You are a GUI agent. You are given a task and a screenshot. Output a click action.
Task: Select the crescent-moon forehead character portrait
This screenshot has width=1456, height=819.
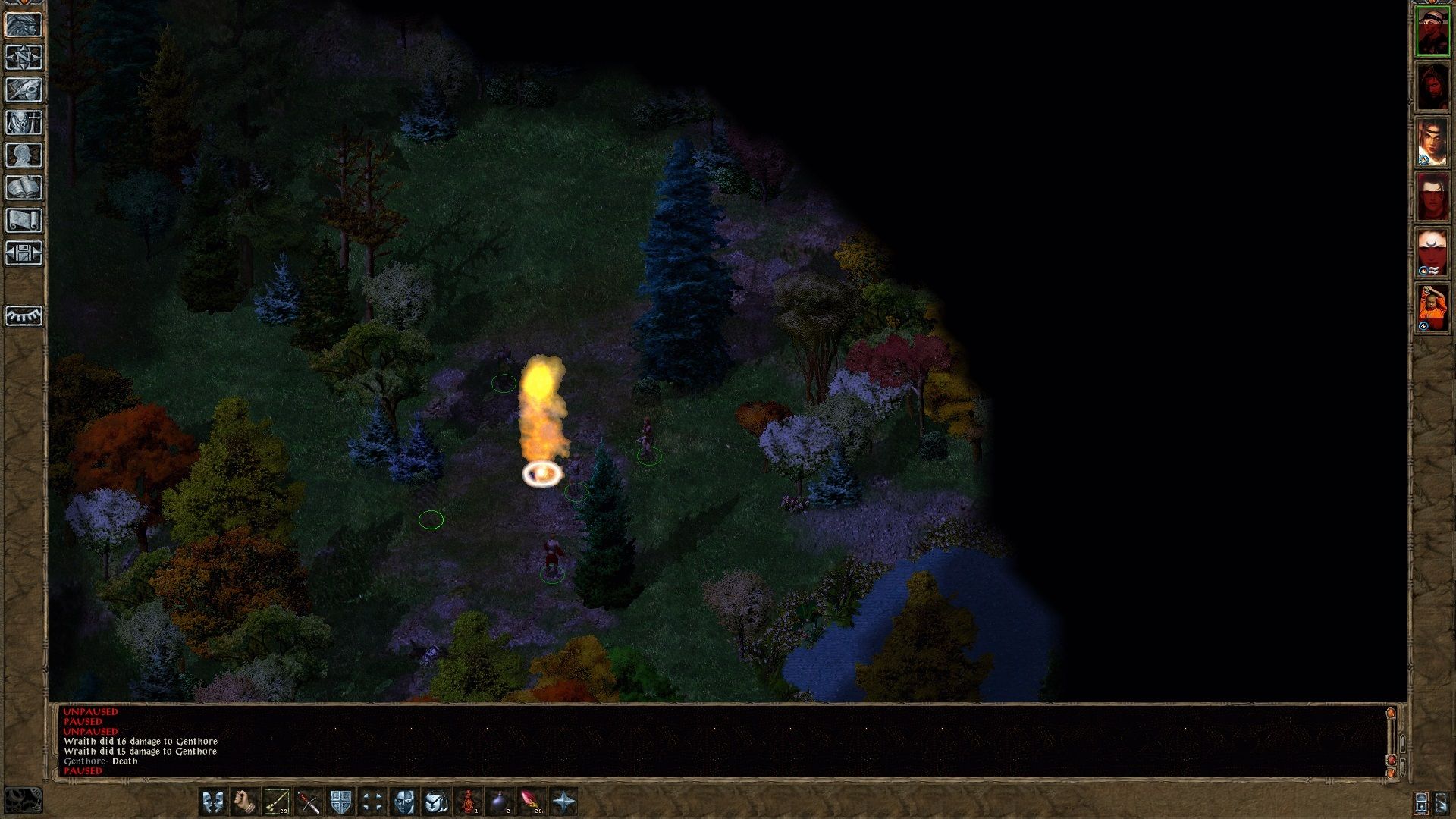click(x=1432, y=252)
